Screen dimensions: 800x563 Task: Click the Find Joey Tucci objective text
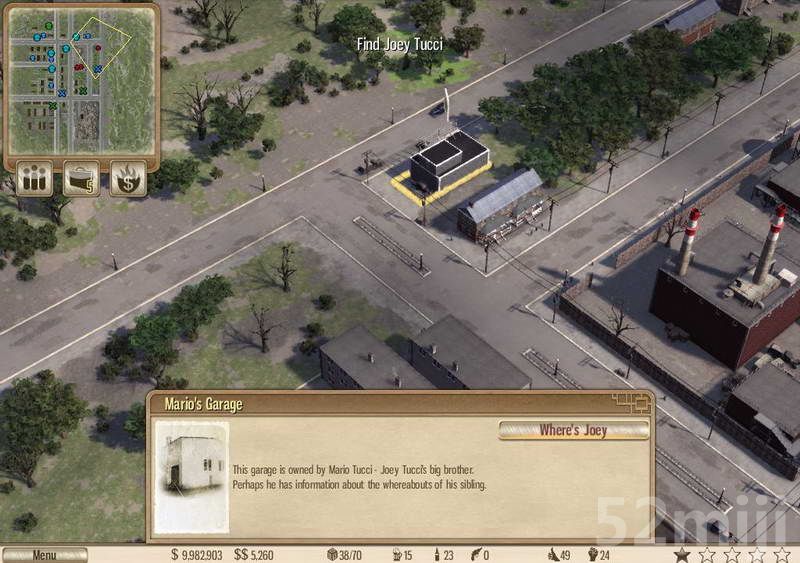399,44
